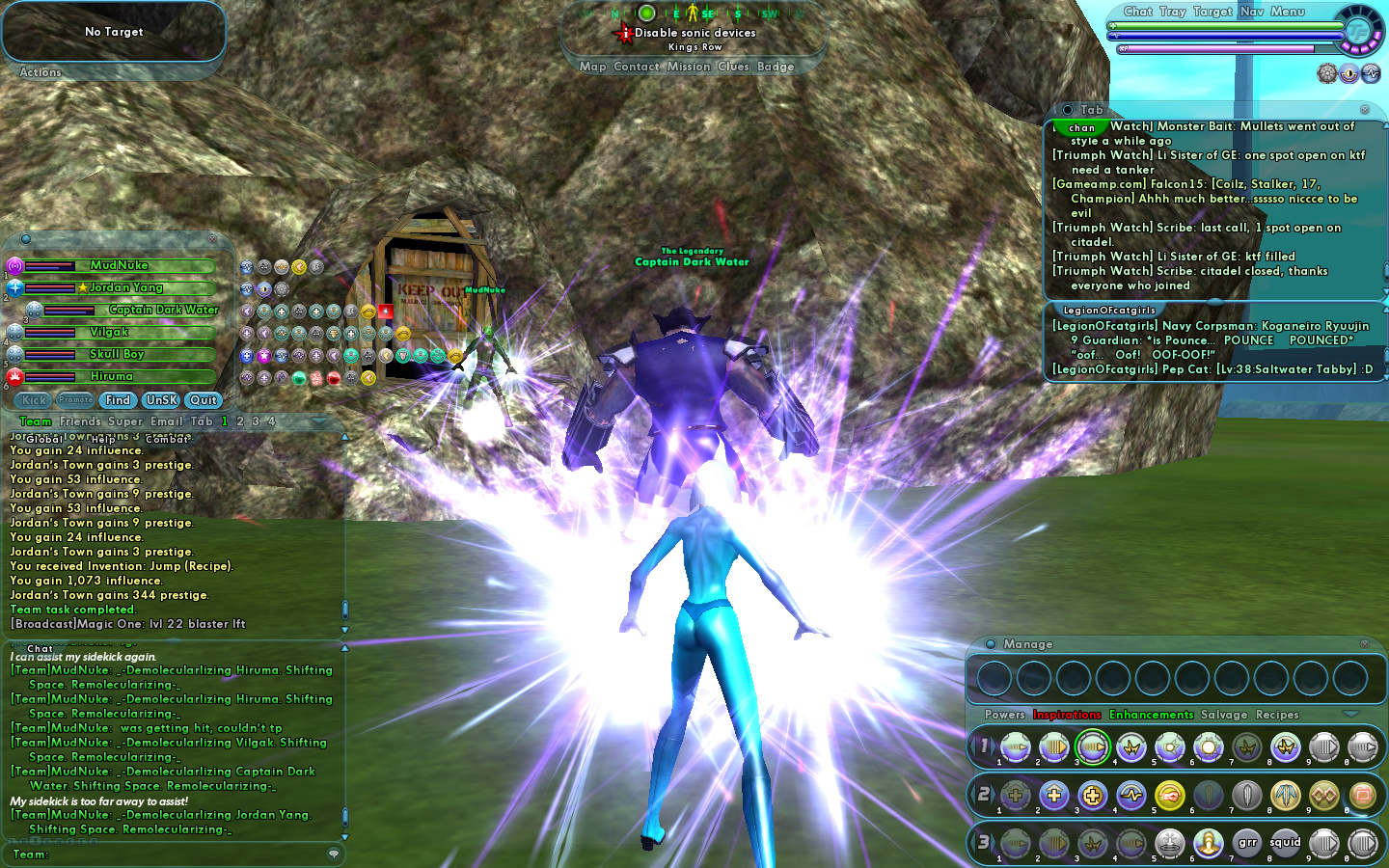
Task: Open the Map from the nav bar
Action: point(592,67)
